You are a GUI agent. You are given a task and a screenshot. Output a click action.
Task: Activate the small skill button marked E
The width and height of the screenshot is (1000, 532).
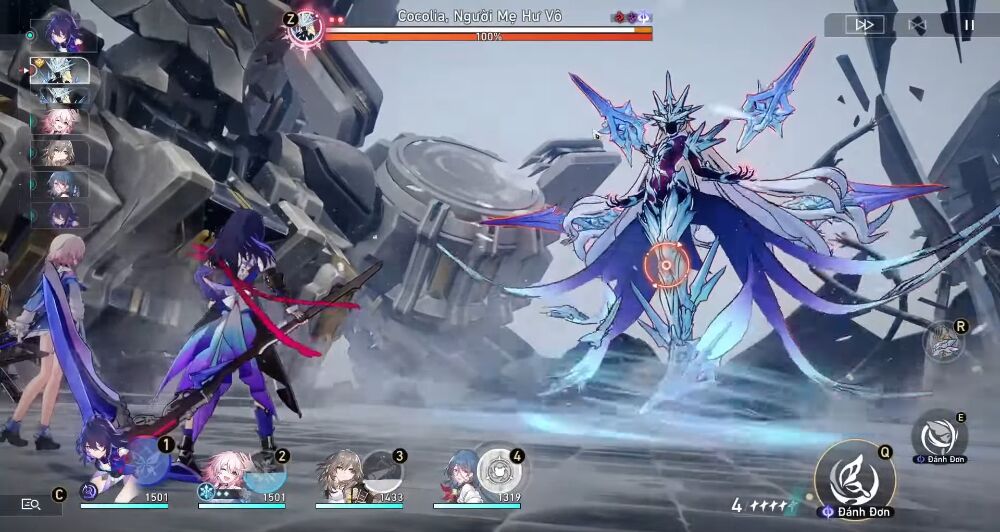939,436
